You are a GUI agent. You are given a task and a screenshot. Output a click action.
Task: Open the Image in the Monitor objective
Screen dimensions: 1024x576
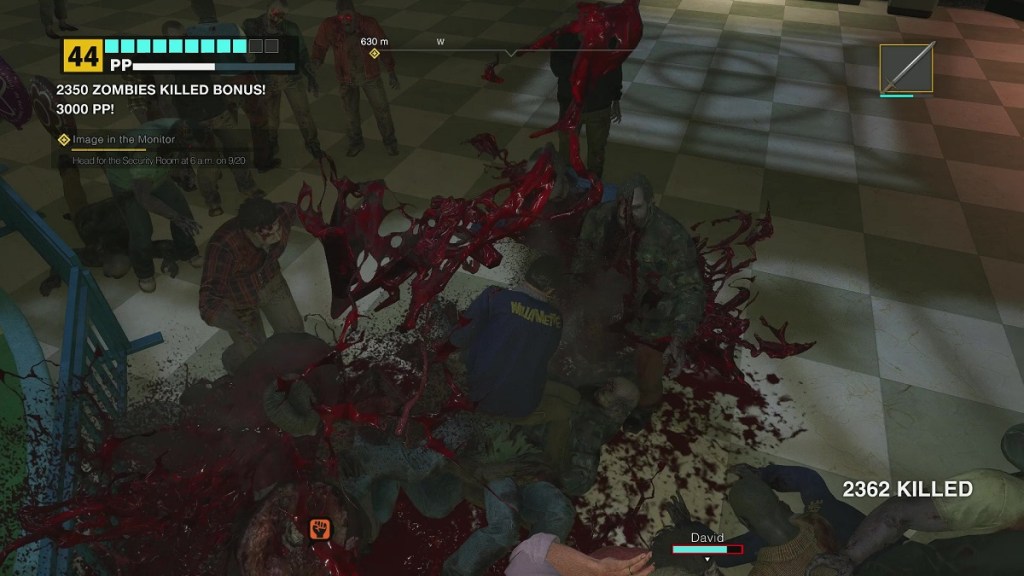(x=123, y=140)
